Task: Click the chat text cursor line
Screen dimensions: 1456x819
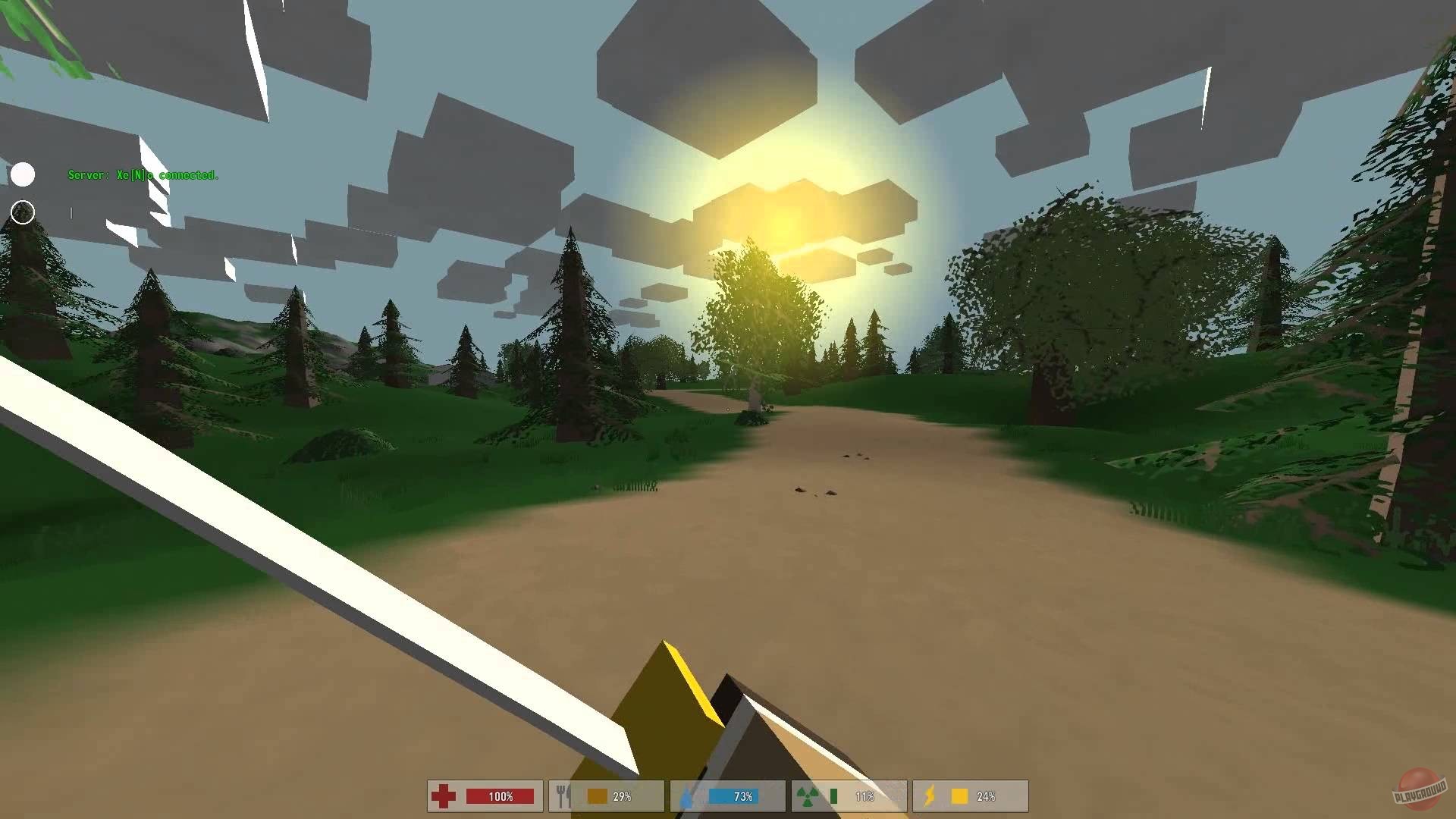Action: point(71,213)
